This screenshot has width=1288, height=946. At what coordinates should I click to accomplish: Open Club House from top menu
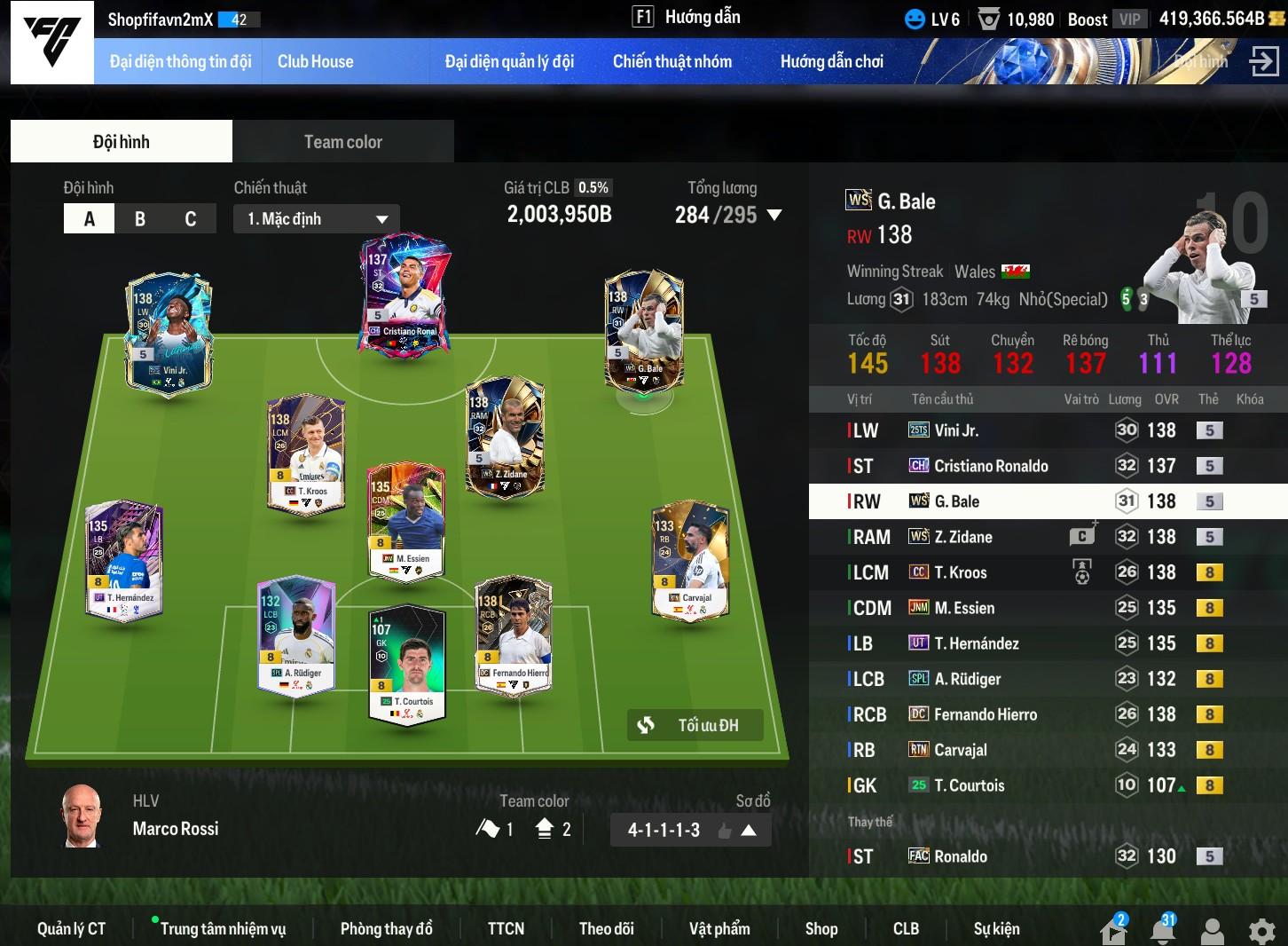pos(315,61)
